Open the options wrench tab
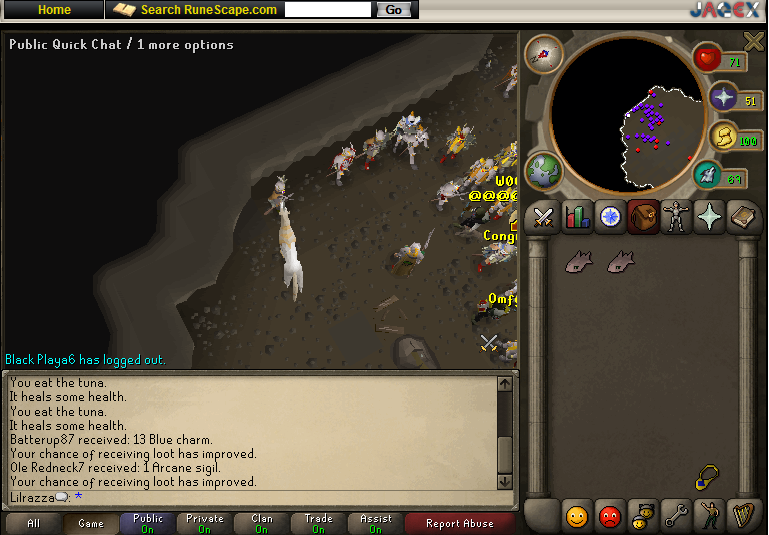This screenshot has width=769, height=535. [677, 517]
